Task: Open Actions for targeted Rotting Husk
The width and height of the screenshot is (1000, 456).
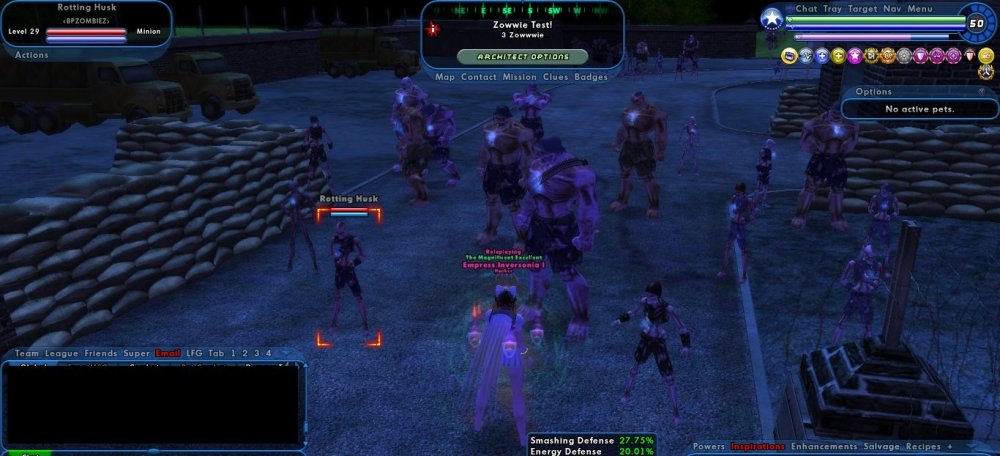Action: coord(32,55)
